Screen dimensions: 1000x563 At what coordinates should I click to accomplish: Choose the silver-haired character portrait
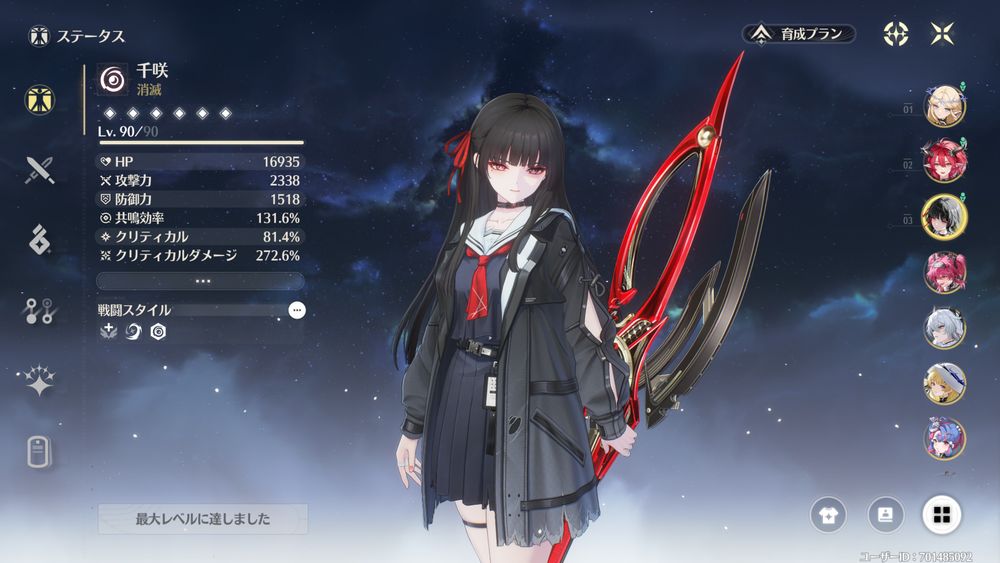[x=944, y=327]
